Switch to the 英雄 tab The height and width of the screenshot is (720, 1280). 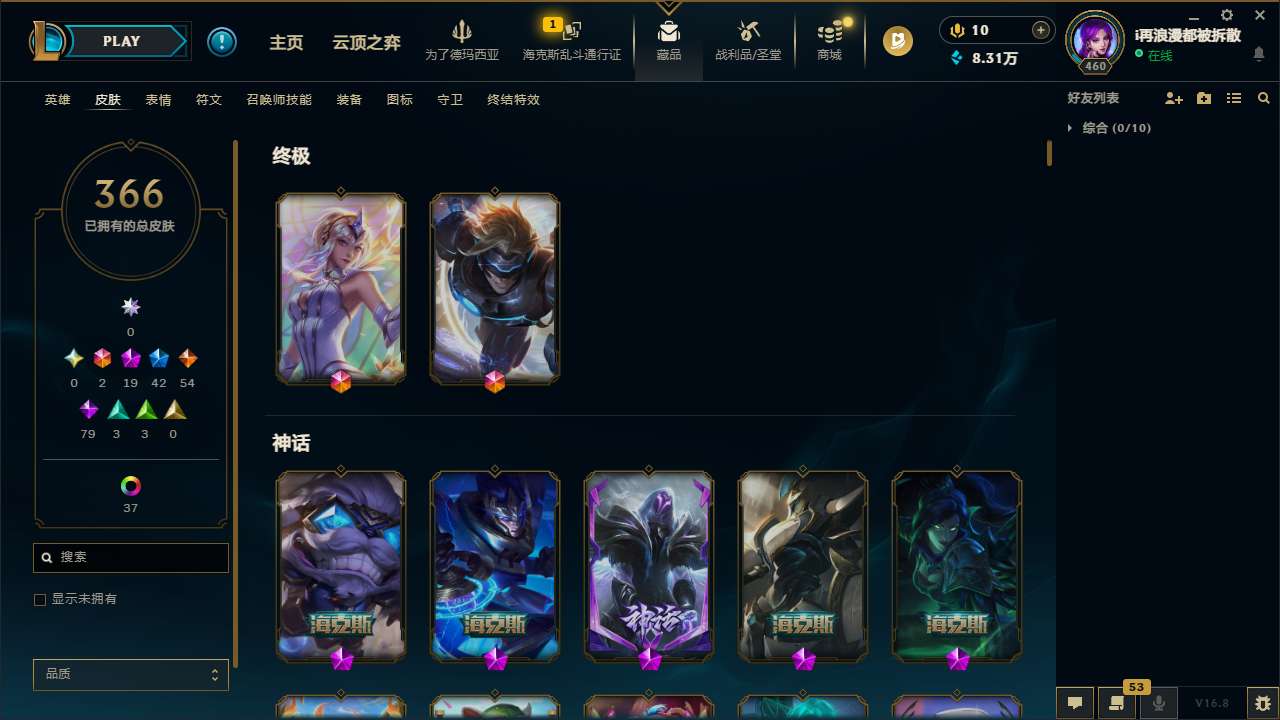[57, 100]
